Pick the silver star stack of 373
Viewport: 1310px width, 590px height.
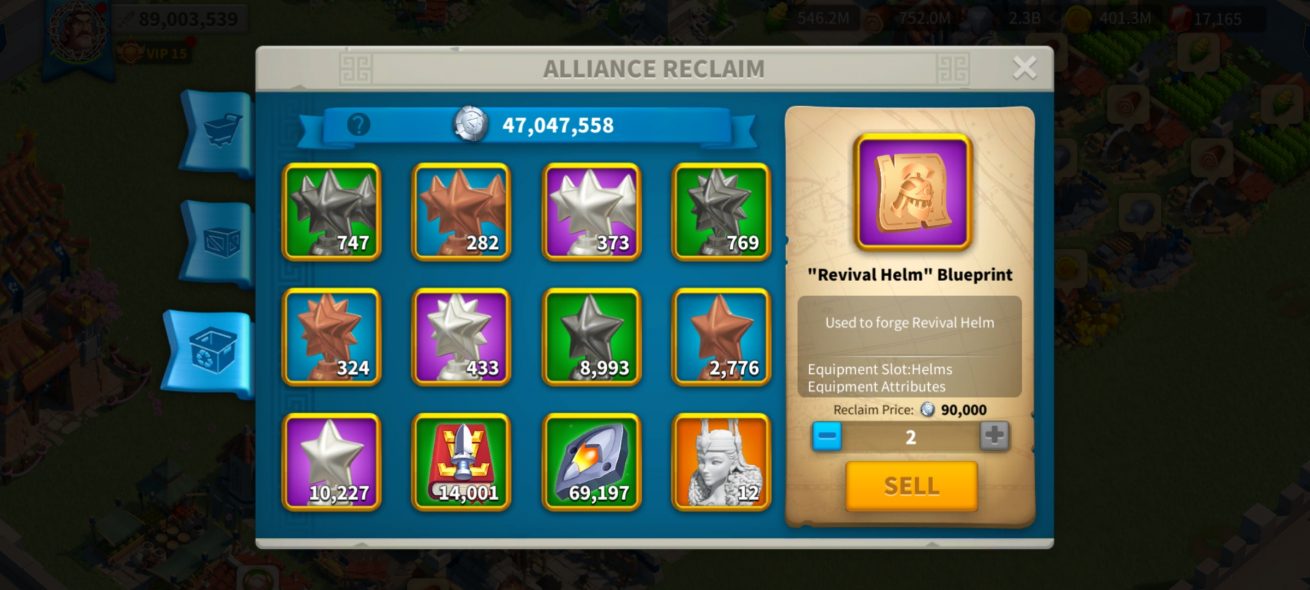click(591, 212)
